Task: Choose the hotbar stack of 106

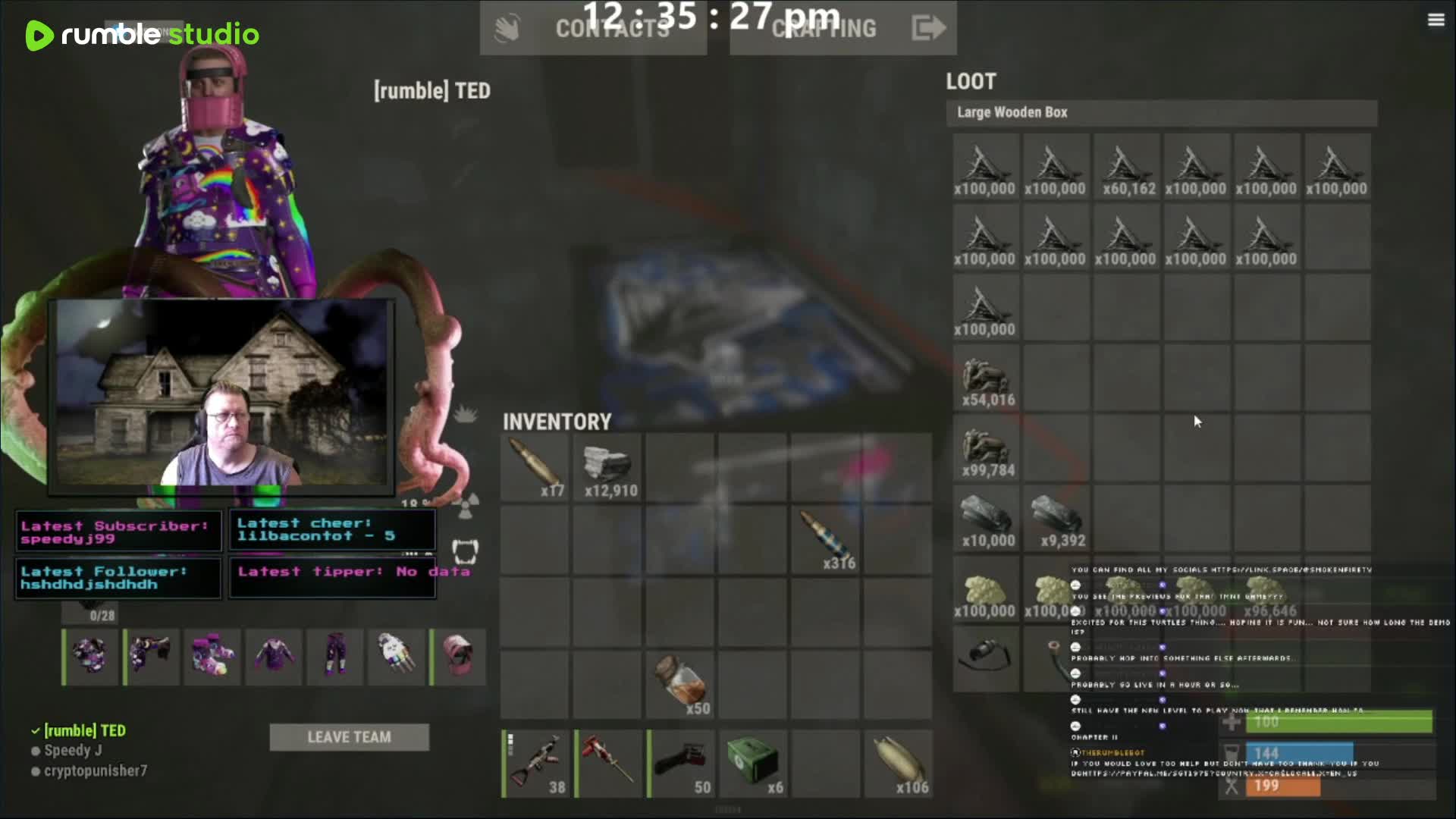Action: [x=899, y=763]
